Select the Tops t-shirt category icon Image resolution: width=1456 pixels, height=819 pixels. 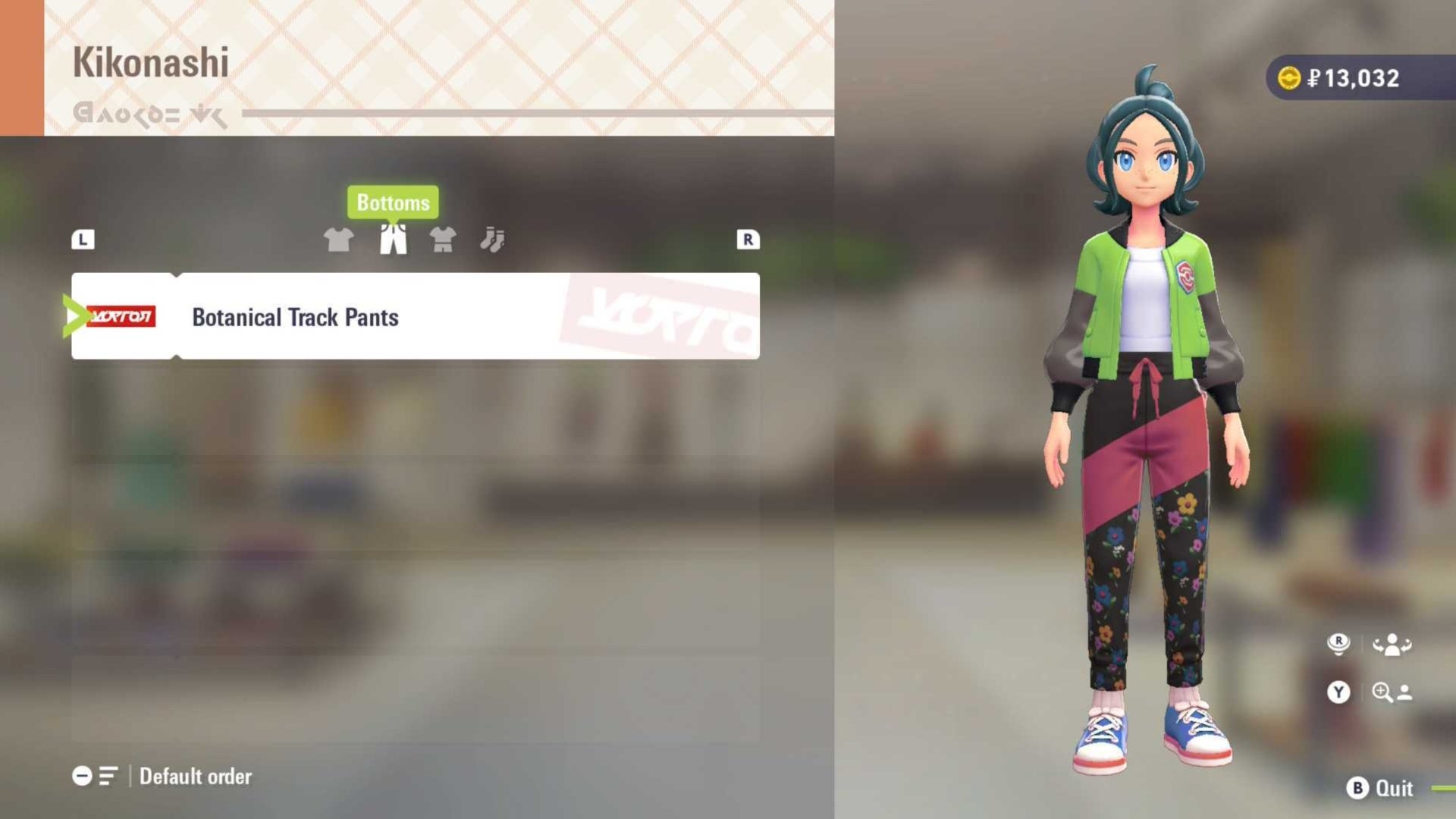(339, 240)
